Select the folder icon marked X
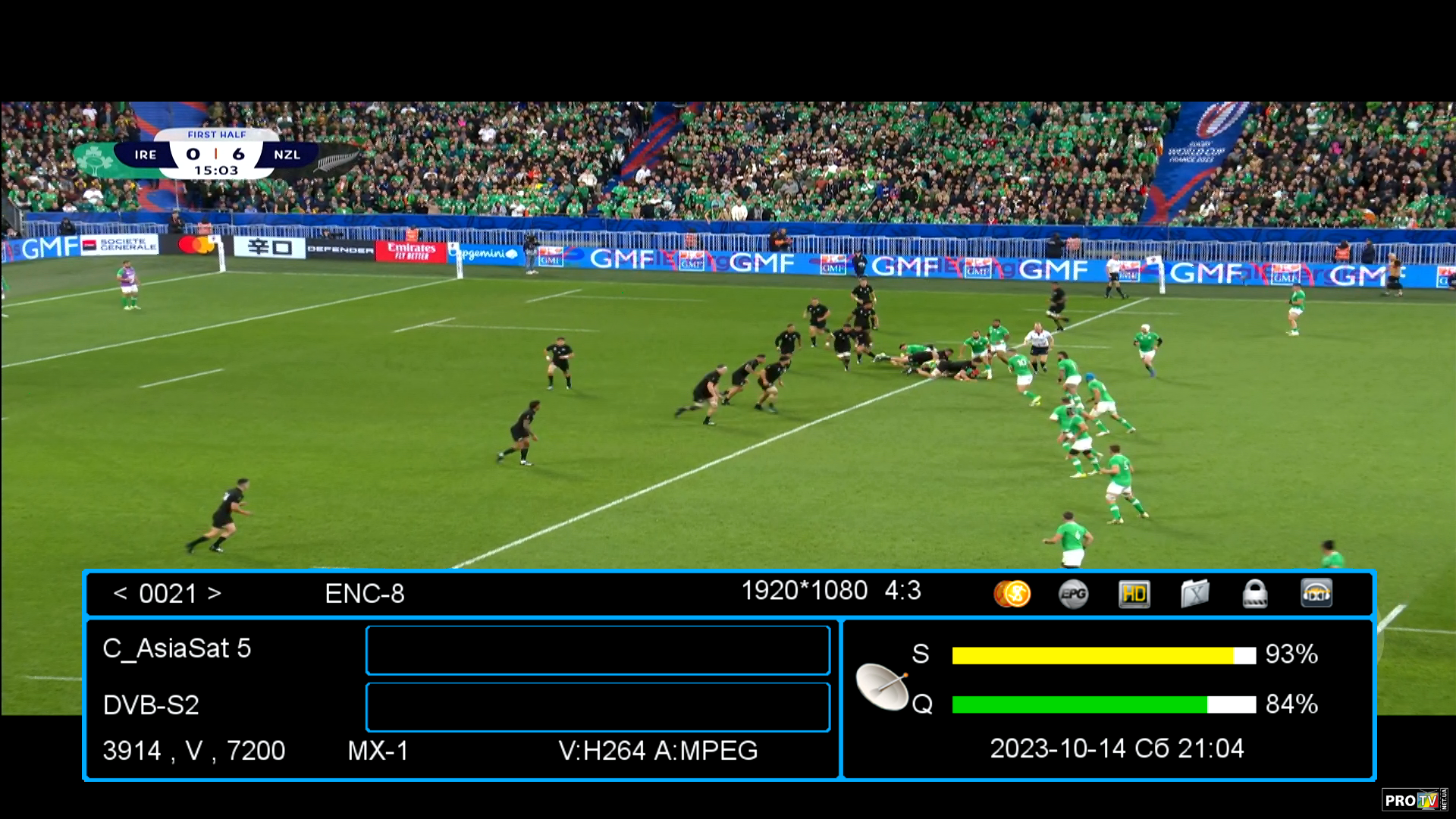The height and width of the screenshot is (819, 1456). pyautogui.click(x=1194, y=594)
